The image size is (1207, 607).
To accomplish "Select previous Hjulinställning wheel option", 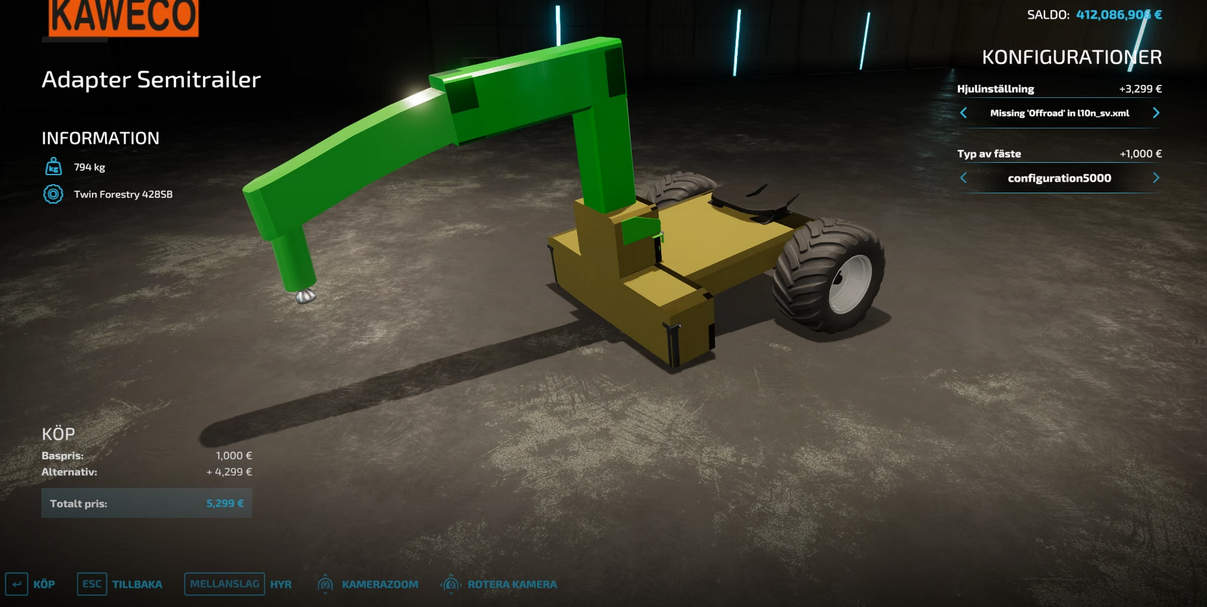I will [963, 113].
